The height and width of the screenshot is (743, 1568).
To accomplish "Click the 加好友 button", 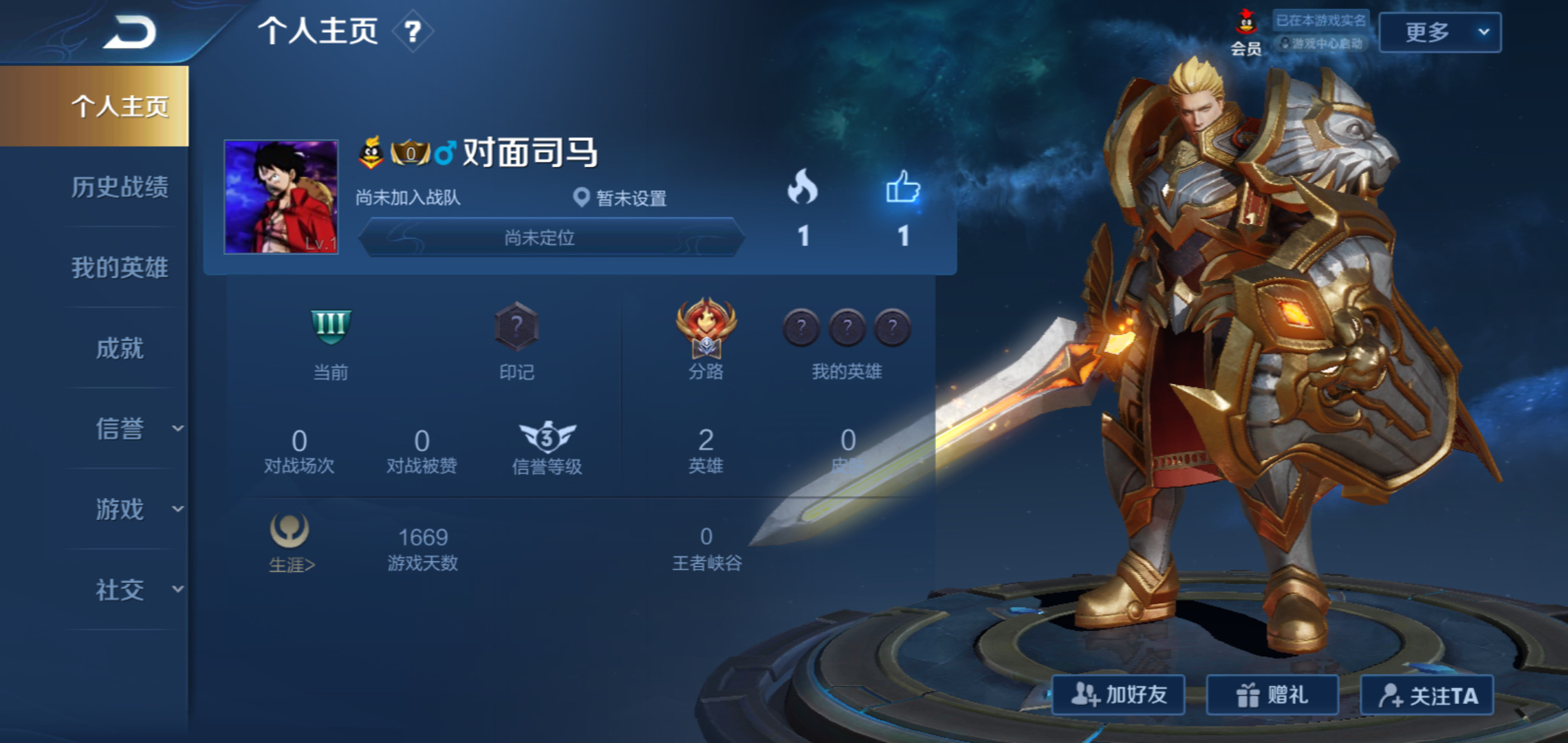I will [x=1118, y=695].
